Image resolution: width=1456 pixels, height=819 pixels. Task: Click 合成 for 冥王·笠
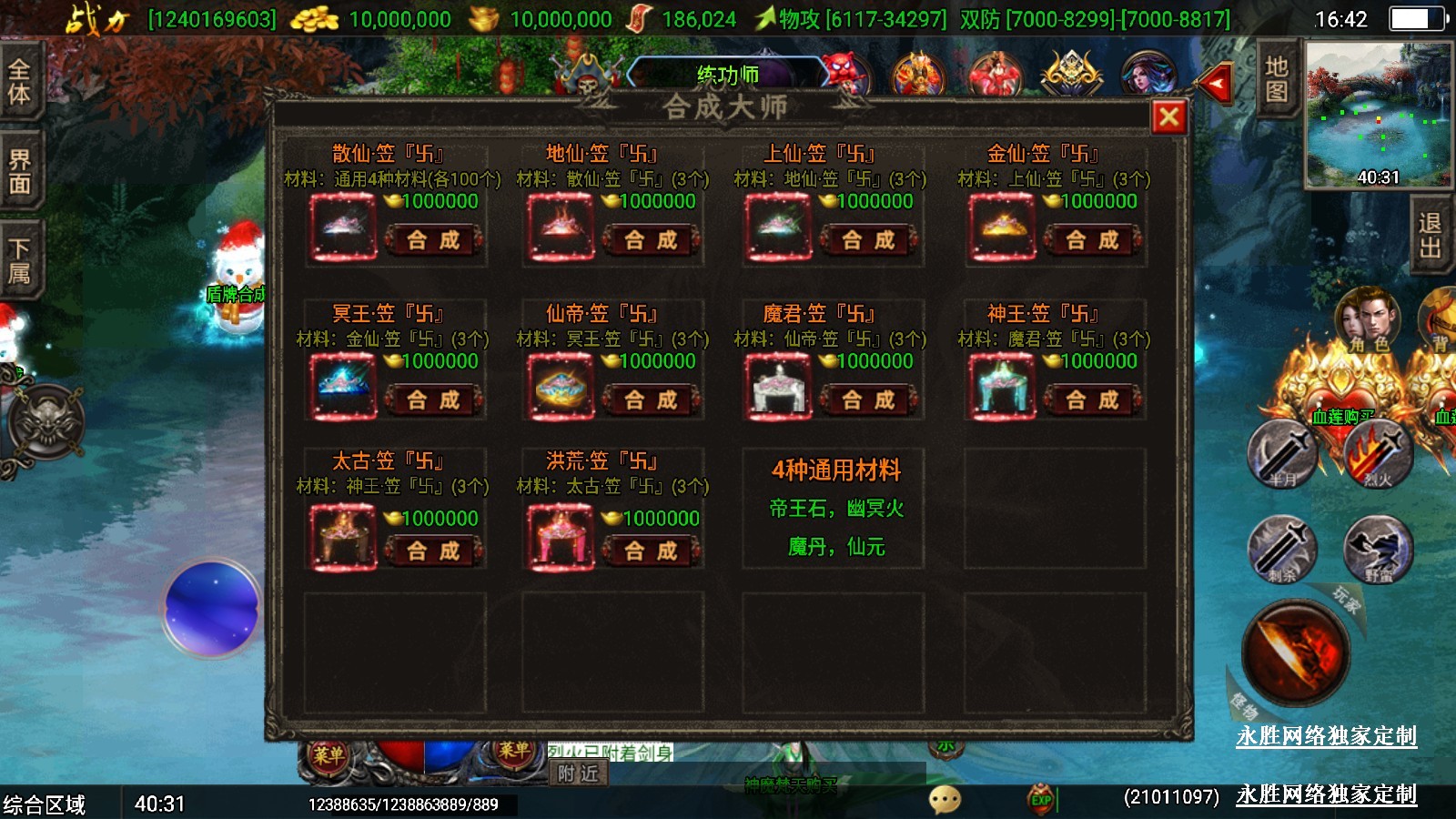[x=433, y=399]
